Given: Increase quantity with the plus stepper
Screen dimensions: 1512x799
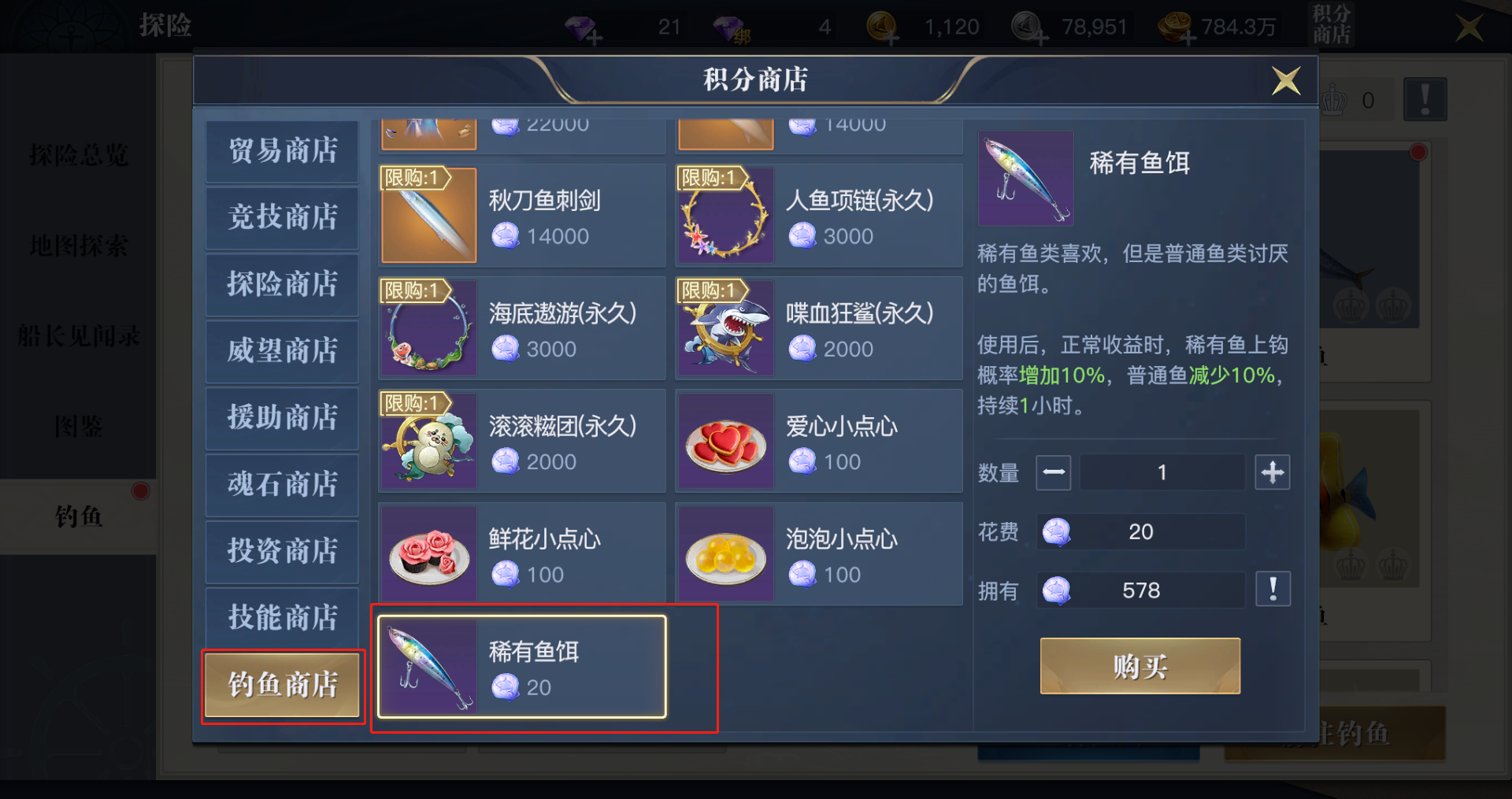Looking at the screenshot, I should click(1273, 472).
